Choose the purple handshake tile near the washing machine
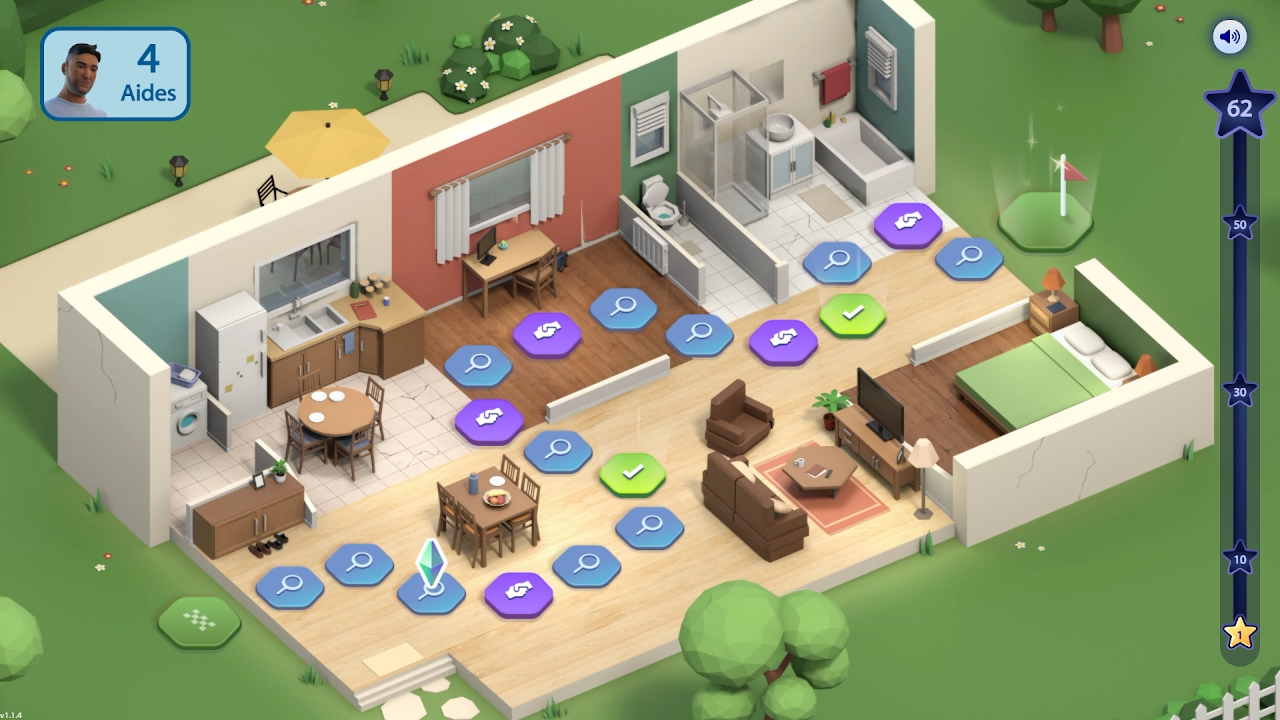The width and height of the screenshot is (1280, 720). point(489,420)
